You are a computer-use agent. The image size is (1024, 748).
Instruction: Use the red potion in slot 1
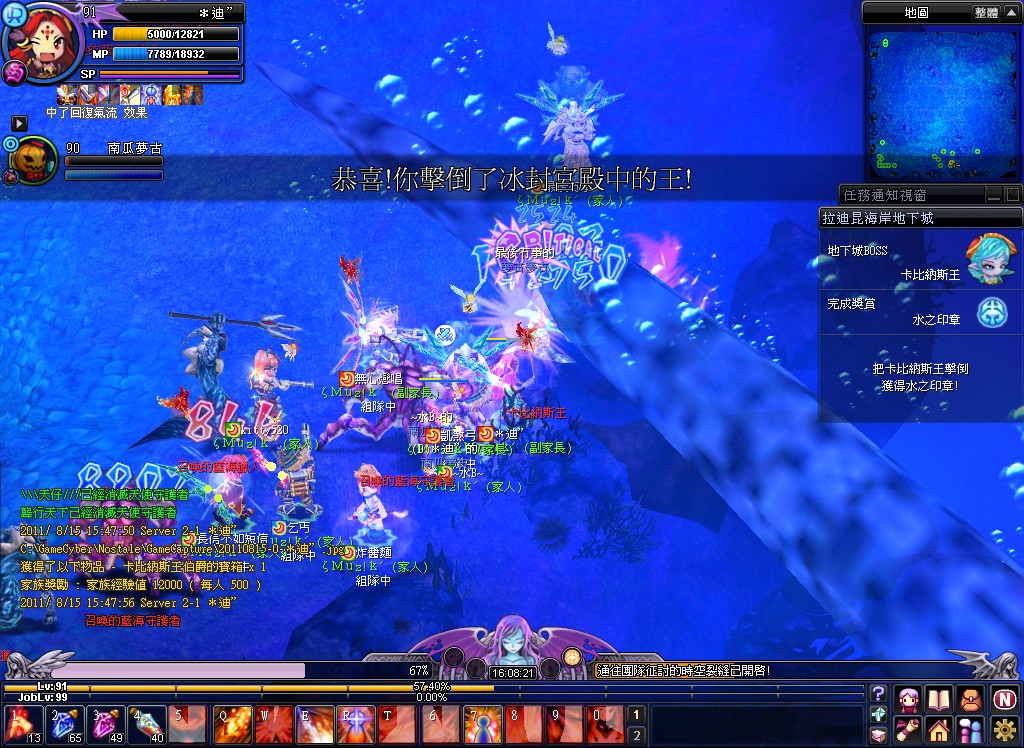21,723
